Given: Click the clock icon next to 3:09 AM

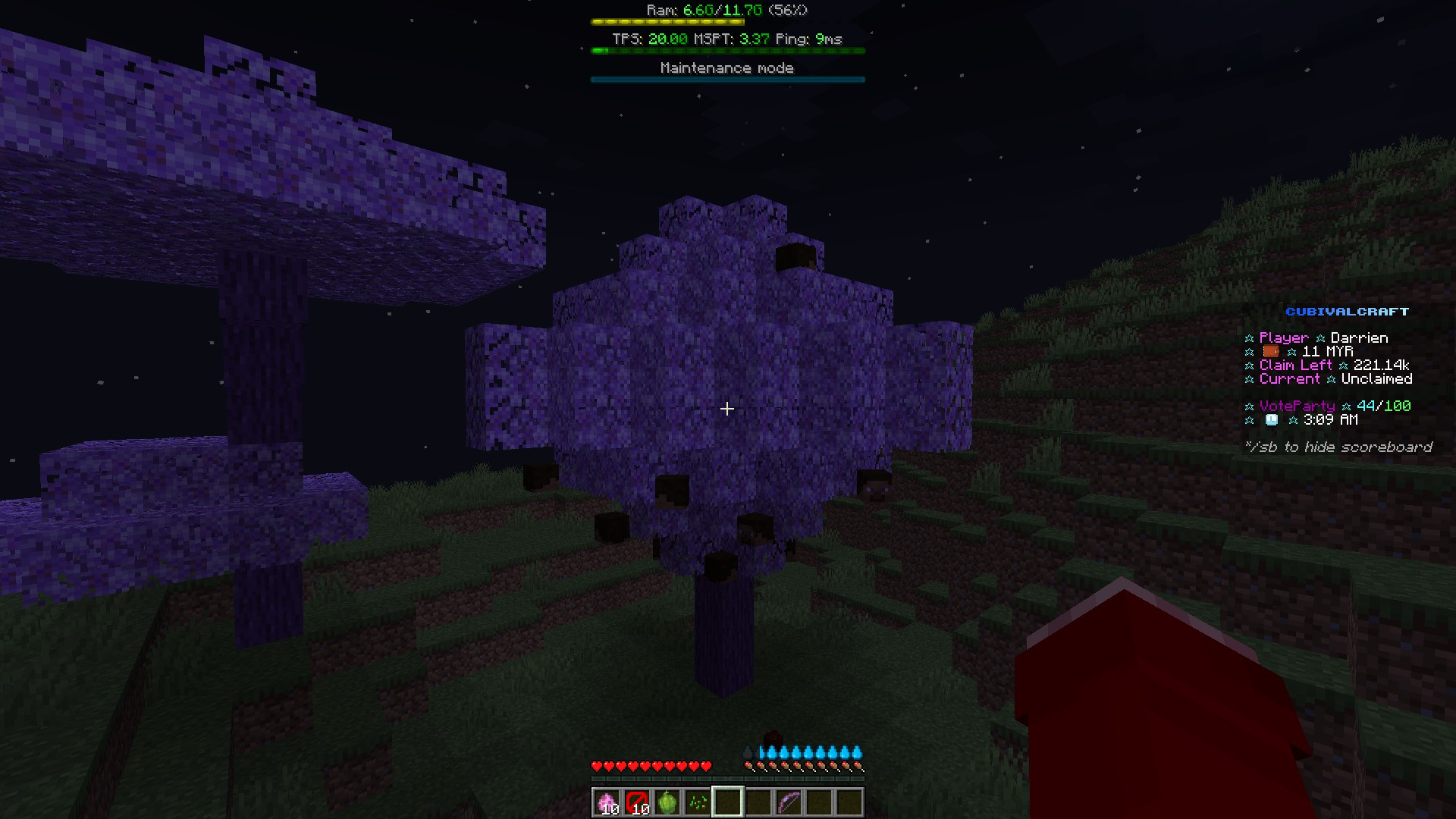Looking at the screenshot, I should tap(1271, 419).
